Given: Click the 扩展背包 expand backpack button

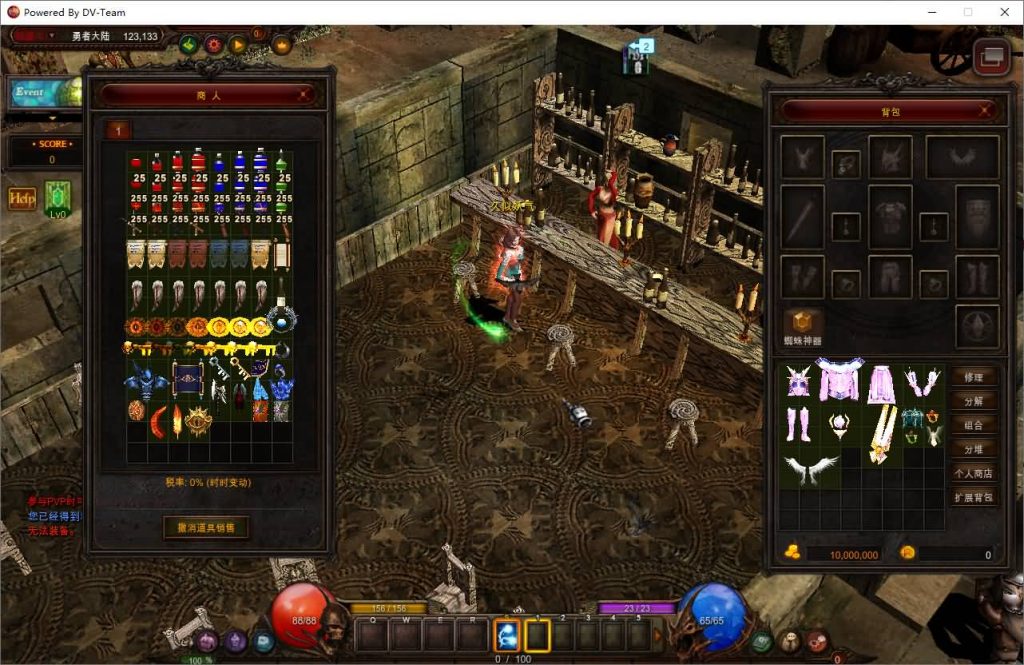Looking at the screenshot, I should (973, 497).
